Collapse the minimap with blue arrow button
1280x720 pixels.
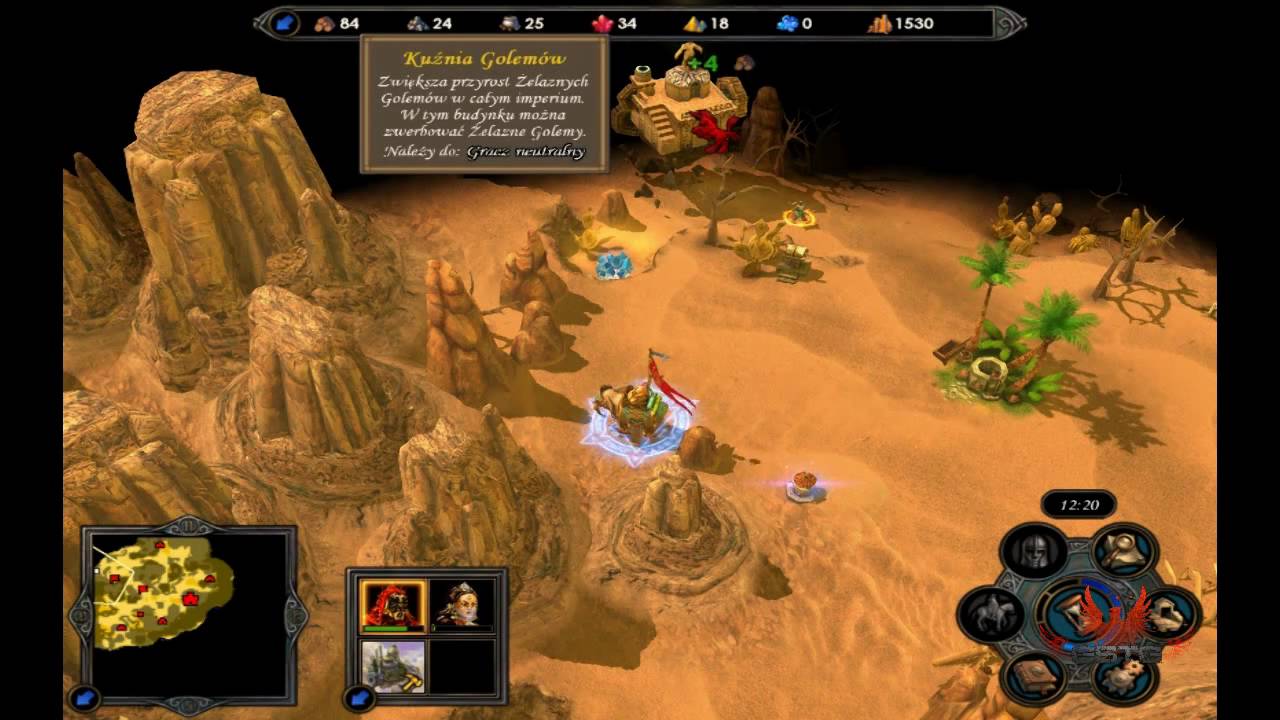tap(83, 697)
